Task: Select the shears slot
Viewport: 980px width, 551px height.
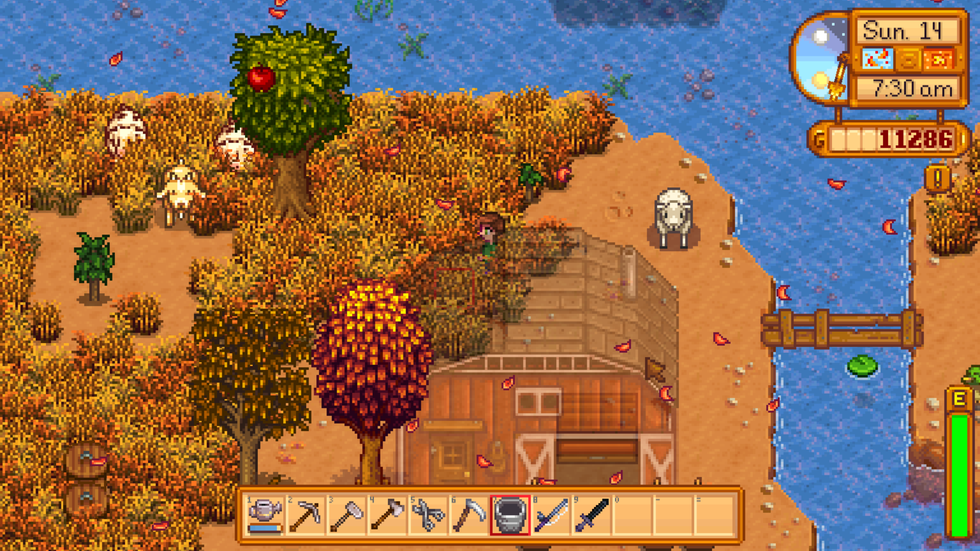Action: tap(428, 515)
